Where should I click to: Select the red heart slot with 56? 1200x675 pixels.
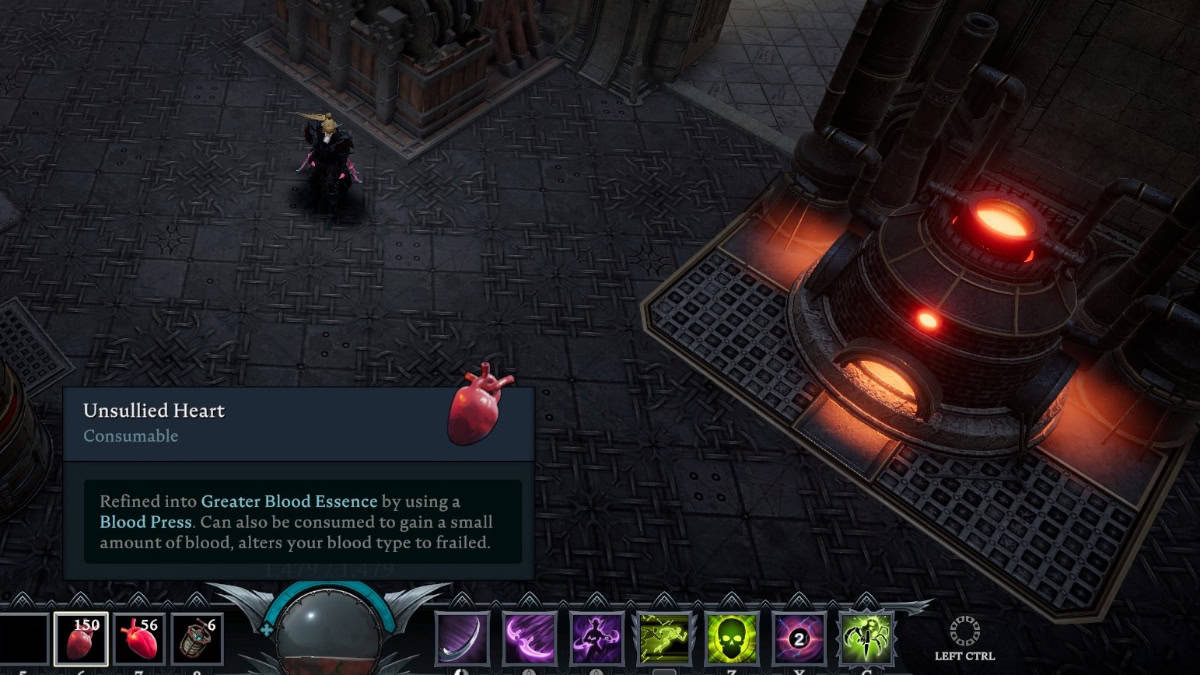tap(140, 639)
